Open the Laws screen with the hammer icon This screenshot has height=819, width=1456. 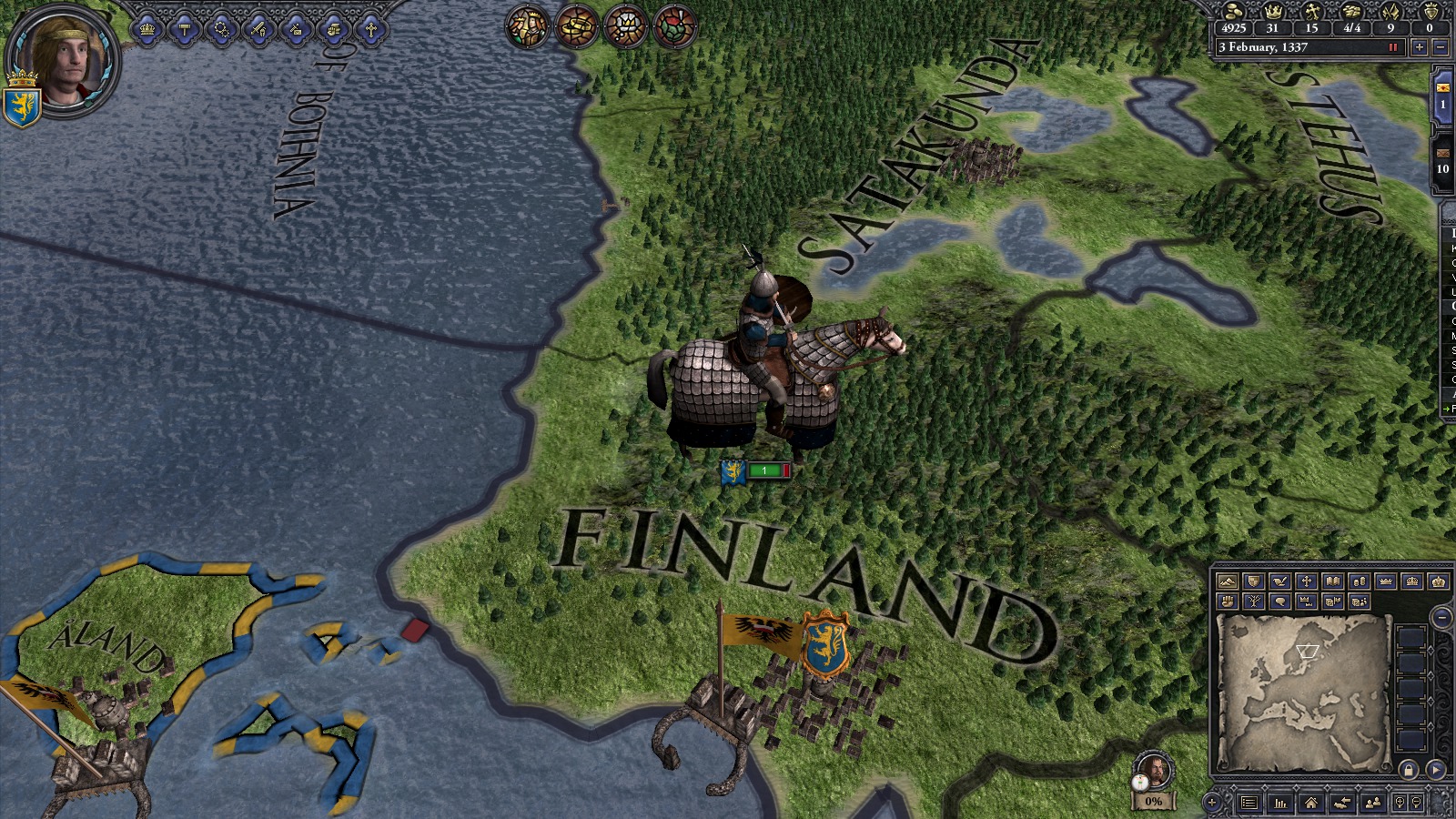click(x=183, y=28)
